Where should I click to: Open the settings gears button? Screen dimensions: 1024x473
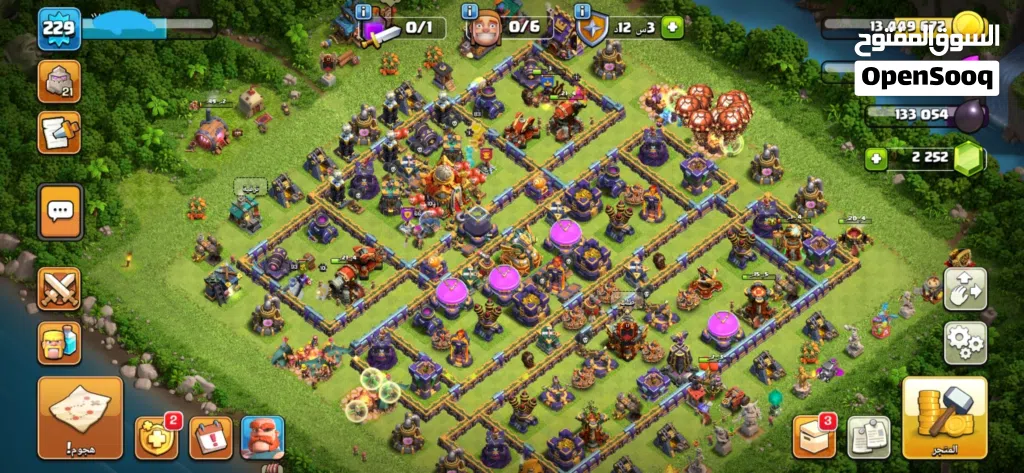coord(965,343)
